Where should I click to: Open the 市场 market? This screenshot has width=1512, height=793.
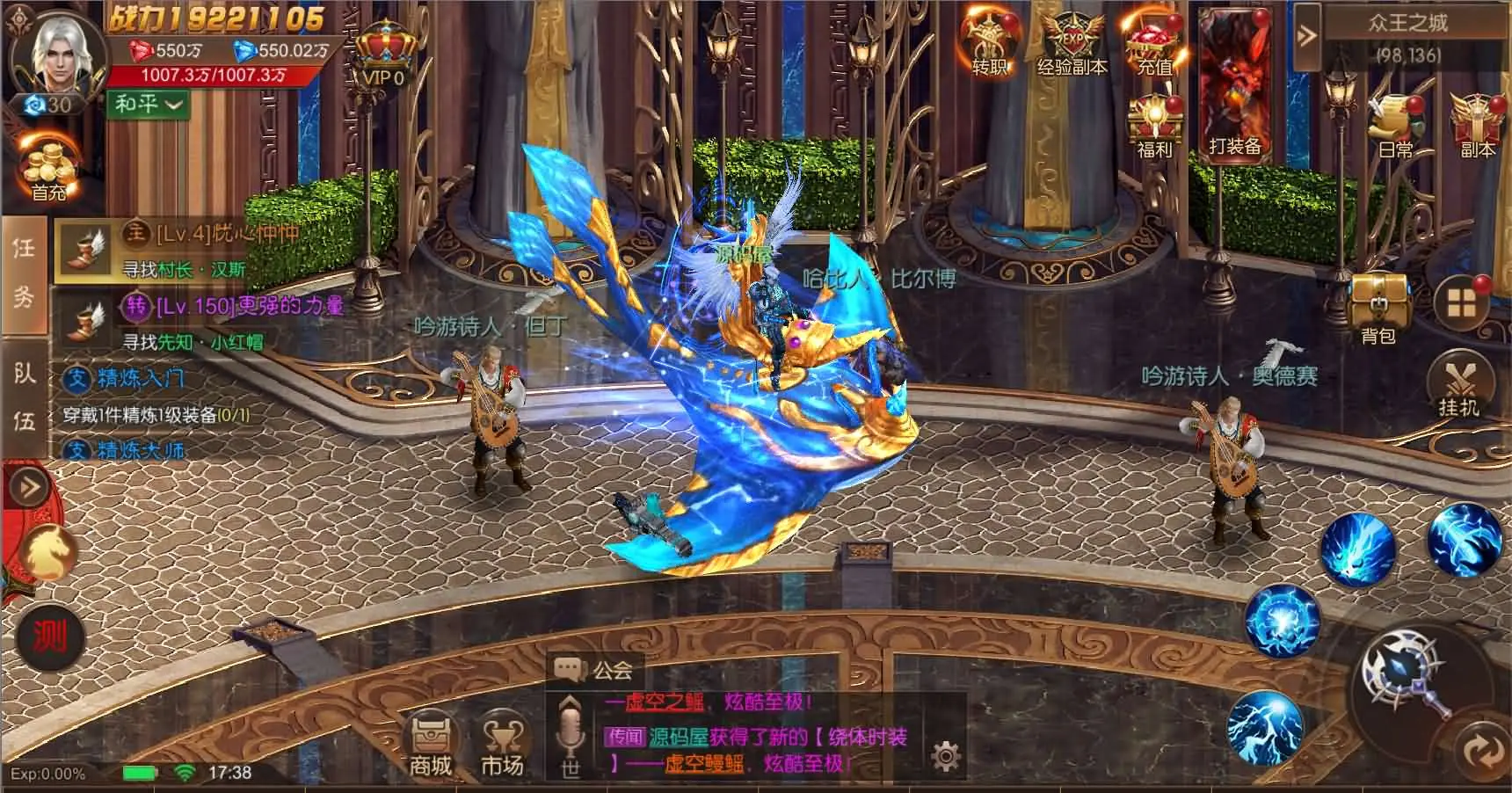(502, 743)
